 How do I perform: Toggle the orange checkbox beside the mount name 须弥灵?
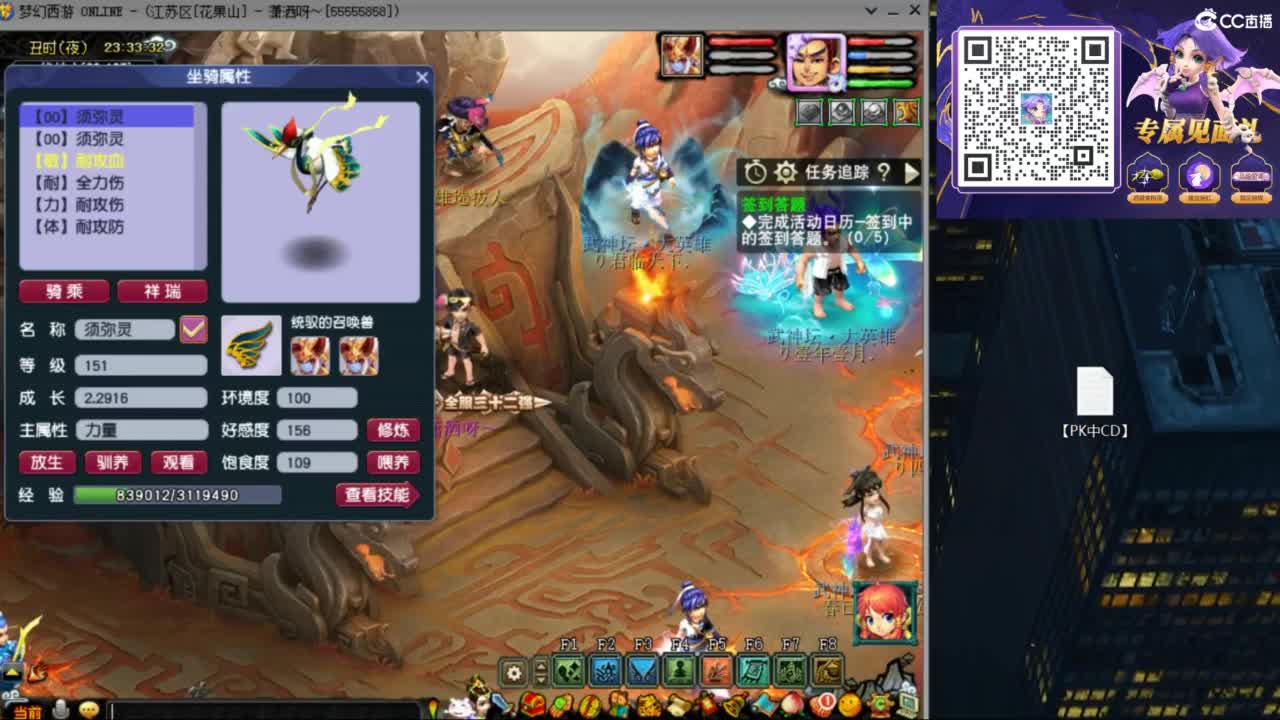[x=195, y=330]
